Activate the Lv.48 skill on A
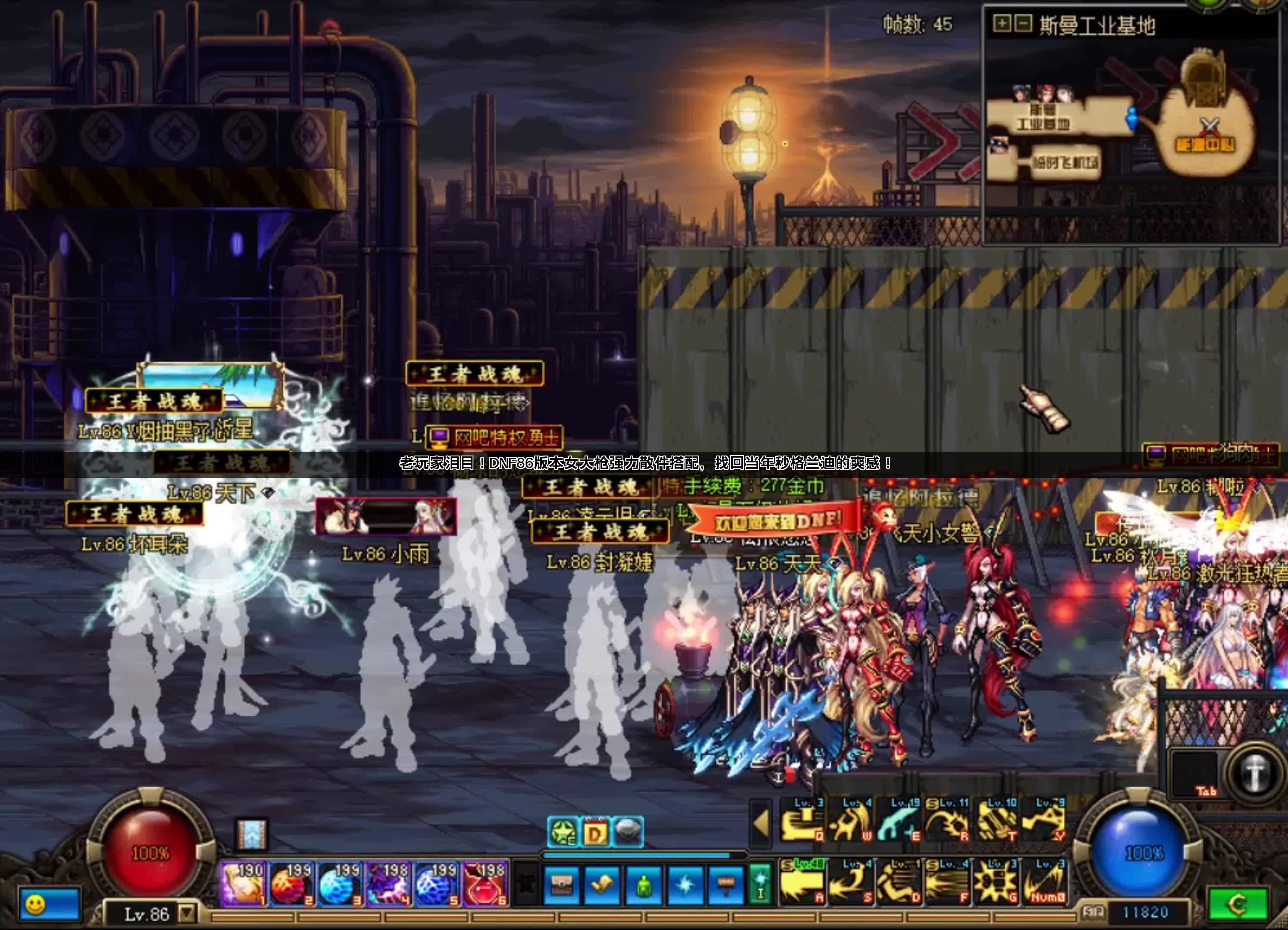 (x=801, y=882)
